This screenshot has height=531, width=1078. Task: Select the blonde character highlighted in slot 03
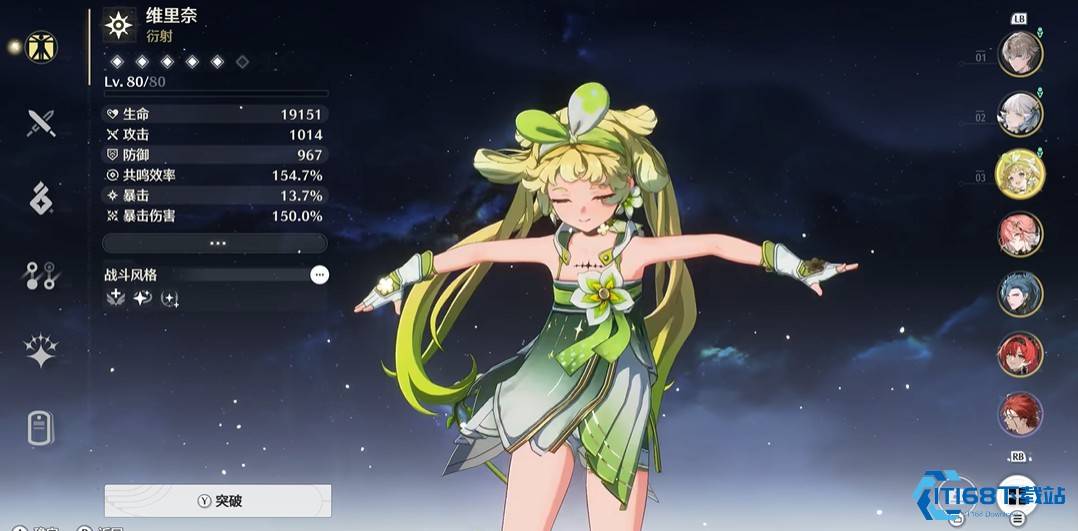tap(1020, 174)
